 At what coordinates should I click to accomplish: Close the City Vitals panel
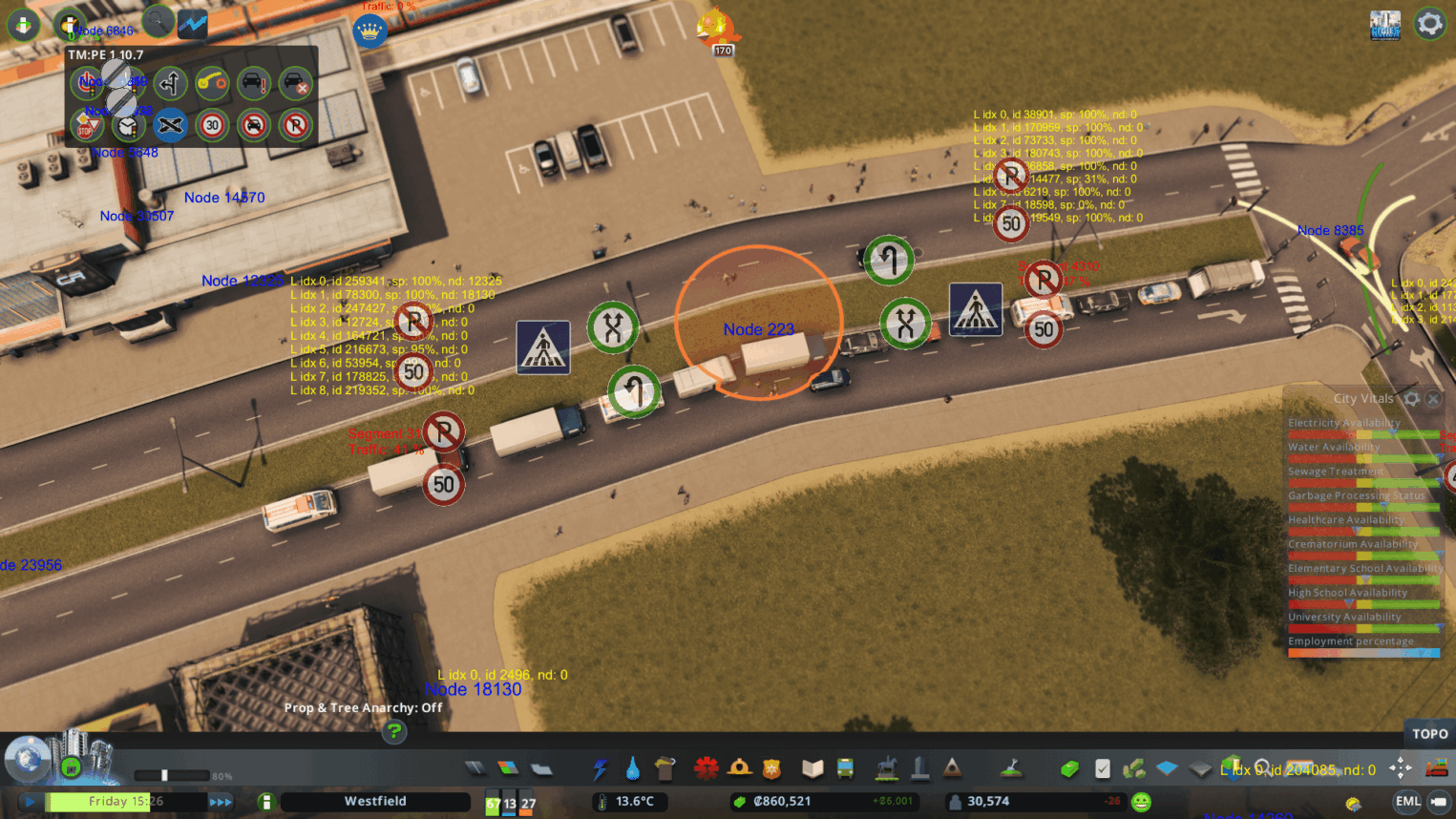coord(1433,399)
